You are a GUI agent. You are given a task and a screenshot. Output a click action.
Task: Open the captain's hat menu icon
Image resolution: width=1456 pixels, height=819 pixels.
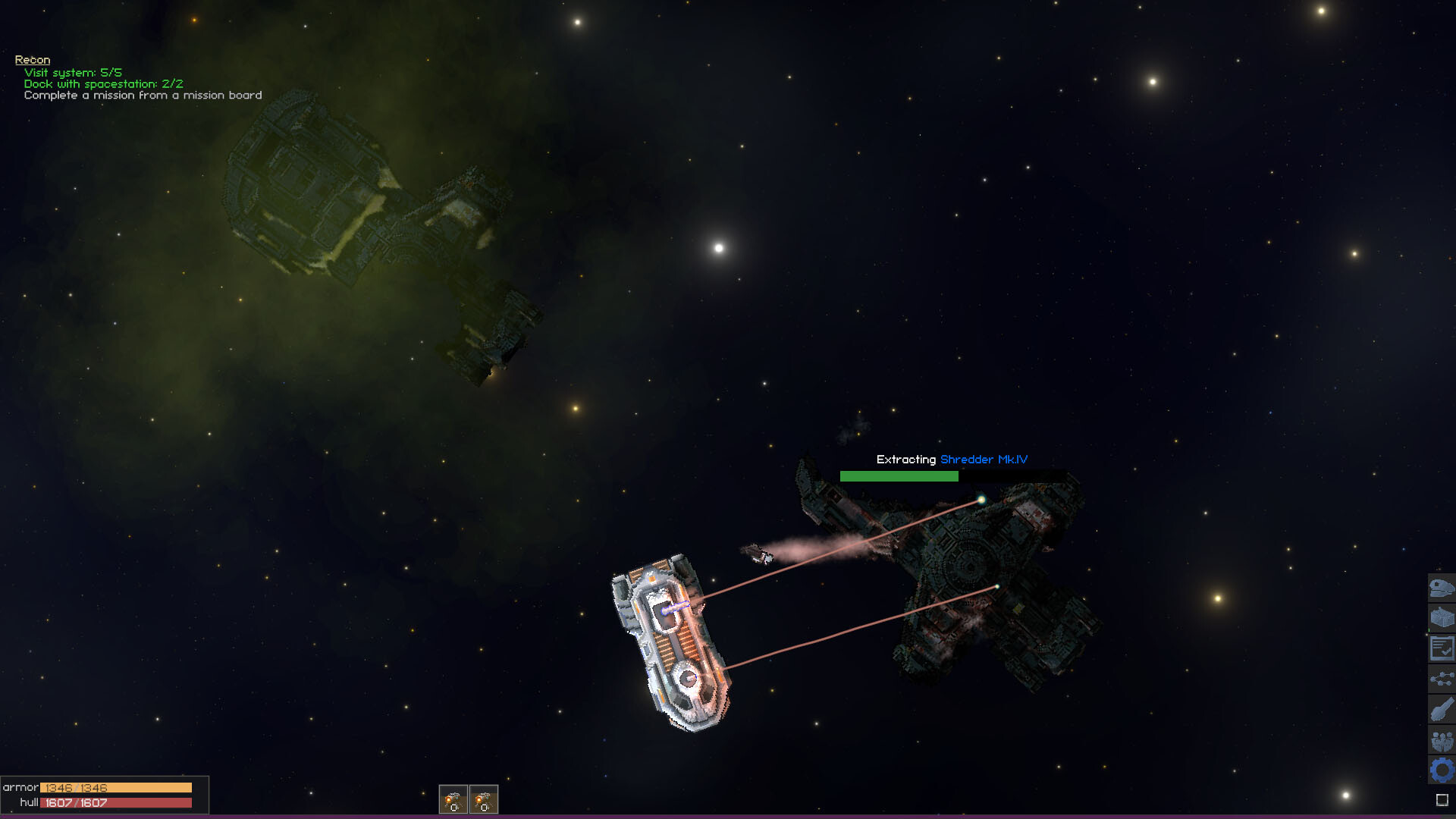click(x=1442, y=588)
